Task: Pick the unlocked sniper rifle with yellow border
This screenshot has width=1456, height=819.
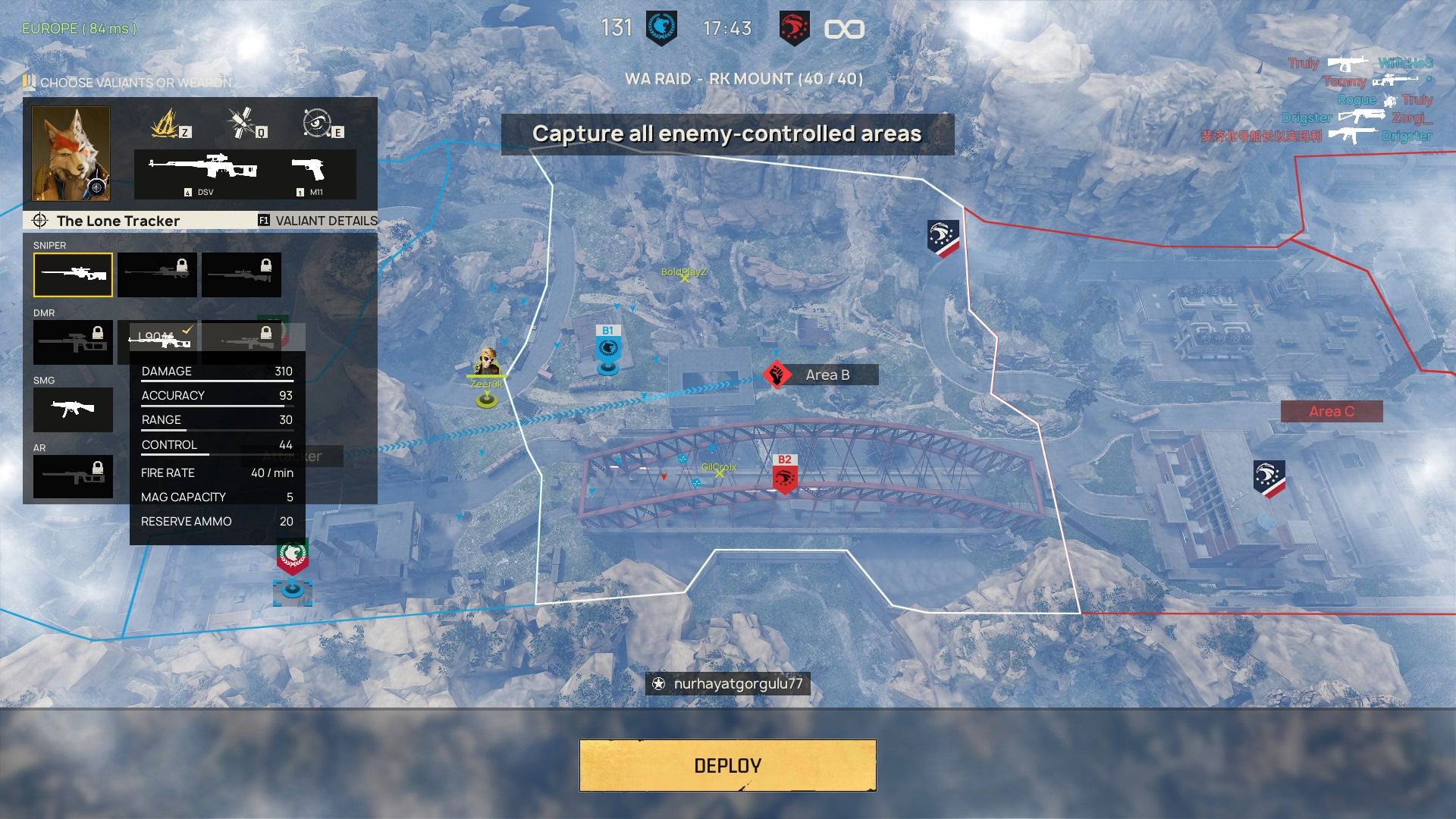Action: pyautogui.click(x=73, y=275)
